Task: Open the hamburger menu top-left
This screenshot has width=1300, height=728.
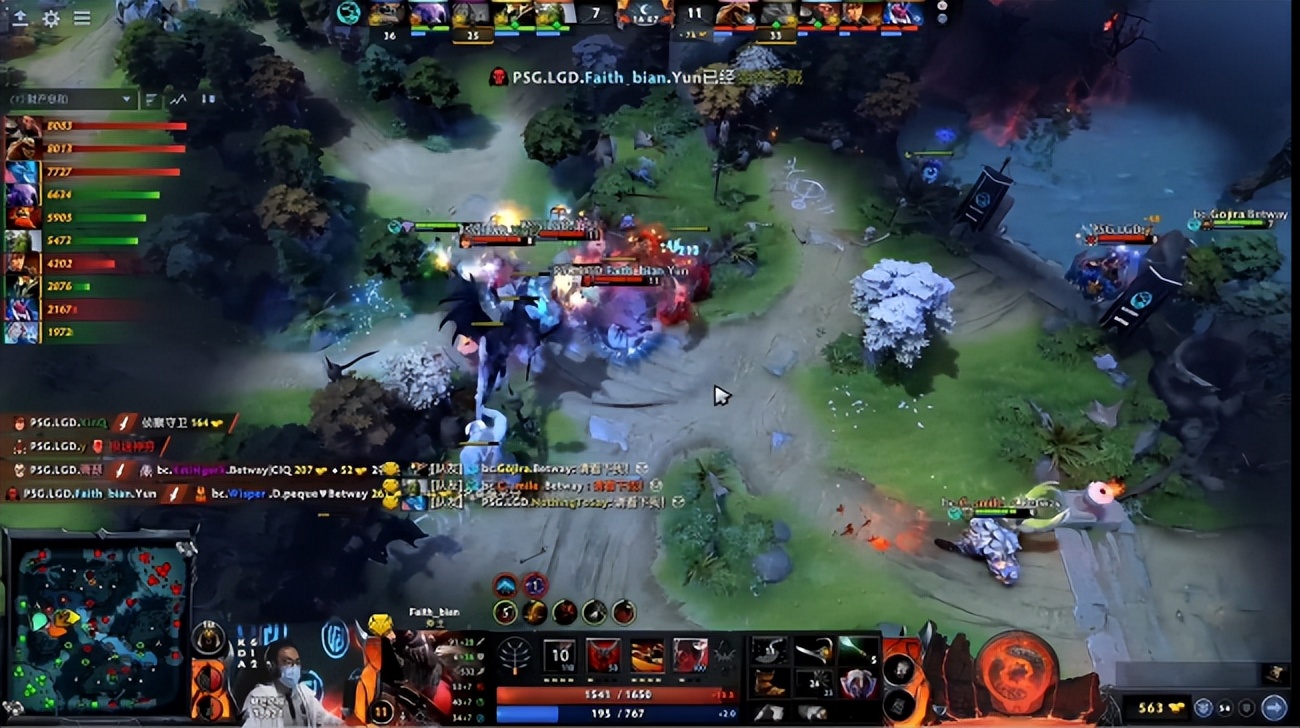Action: [x=82, y=17]
